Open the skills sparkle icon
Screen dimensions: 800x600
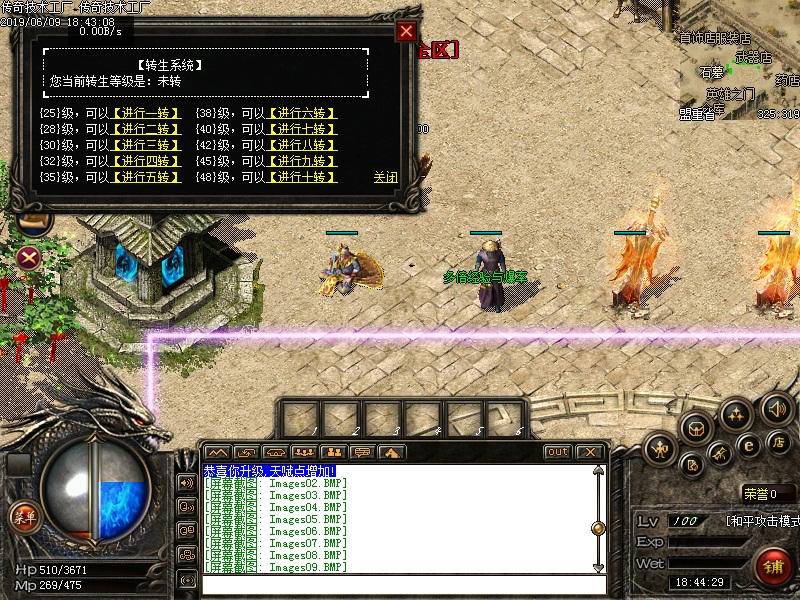736,413
